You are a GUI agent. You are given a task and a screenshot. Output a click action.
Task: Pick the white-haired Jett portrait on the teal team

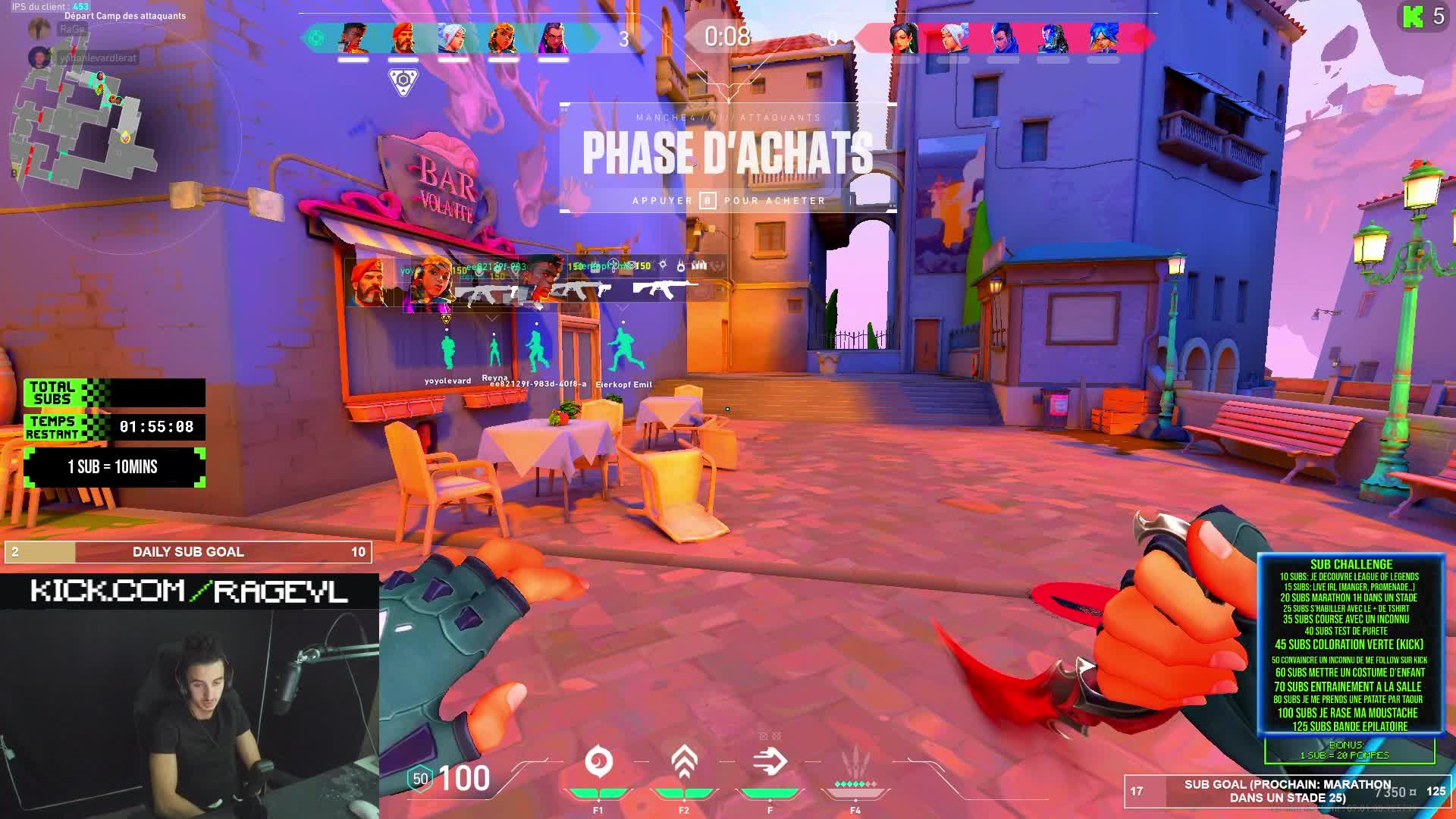(453, 37)
